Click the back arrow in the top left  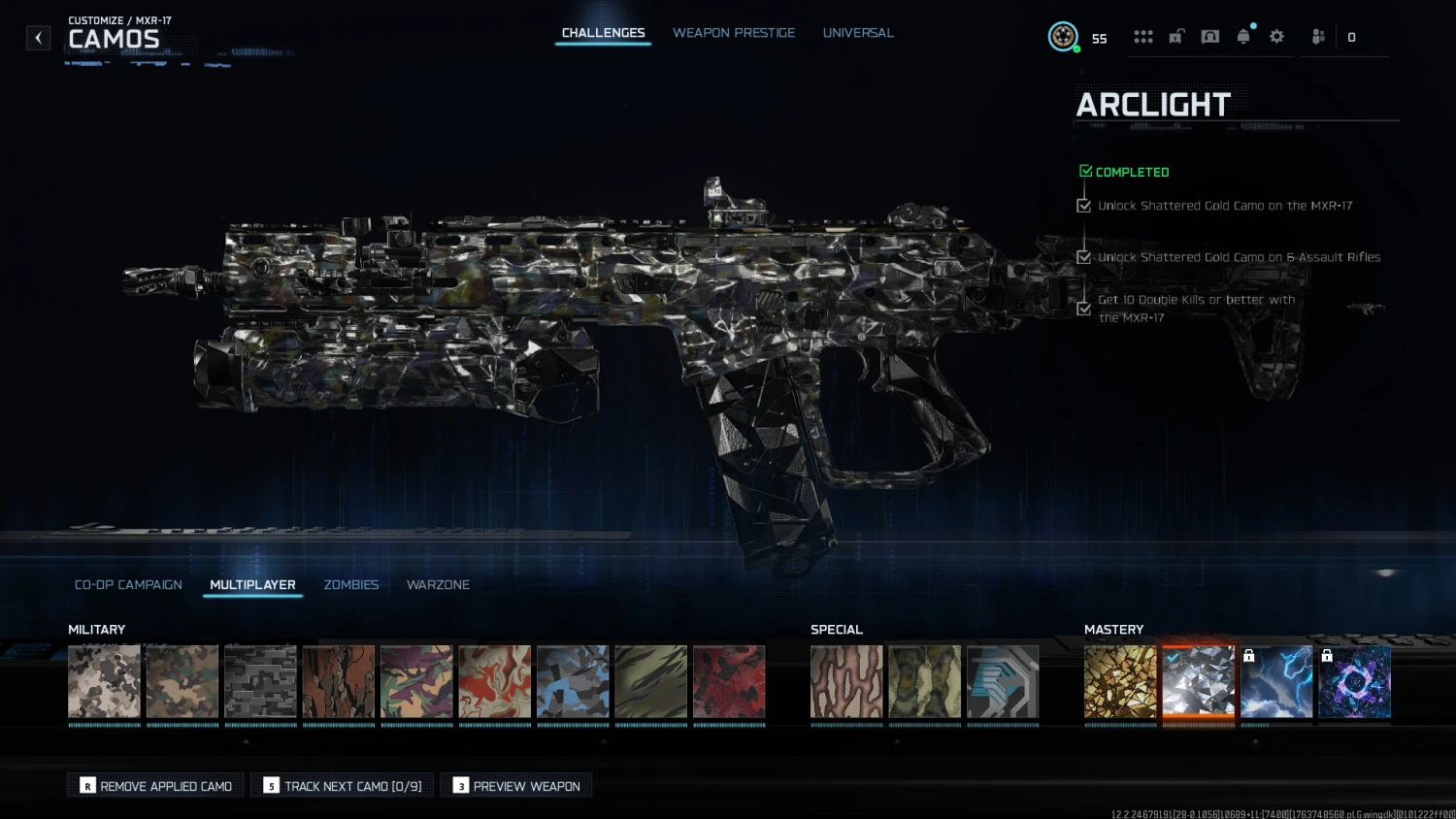(38, 38)
